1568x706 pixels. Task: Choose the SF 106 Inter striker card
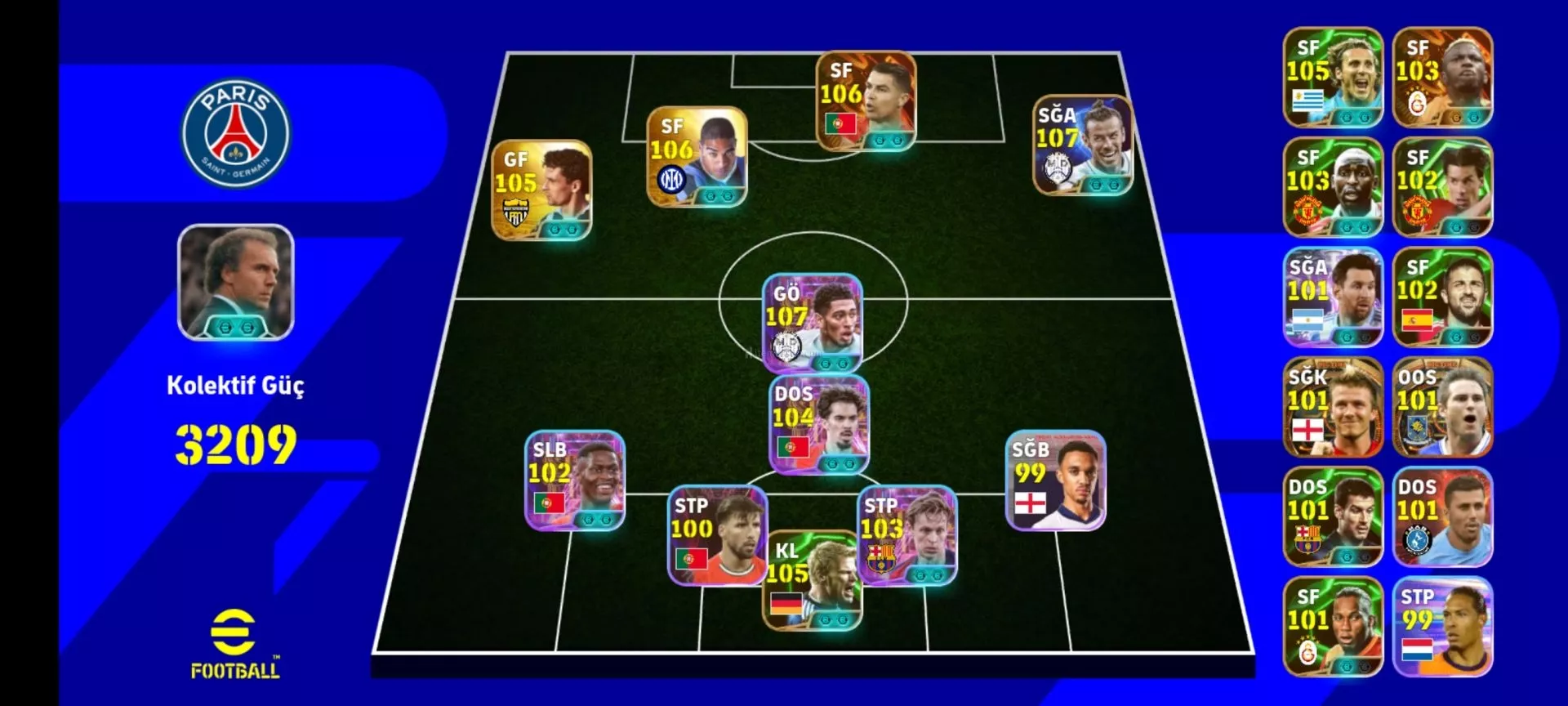tap(697, 157)
